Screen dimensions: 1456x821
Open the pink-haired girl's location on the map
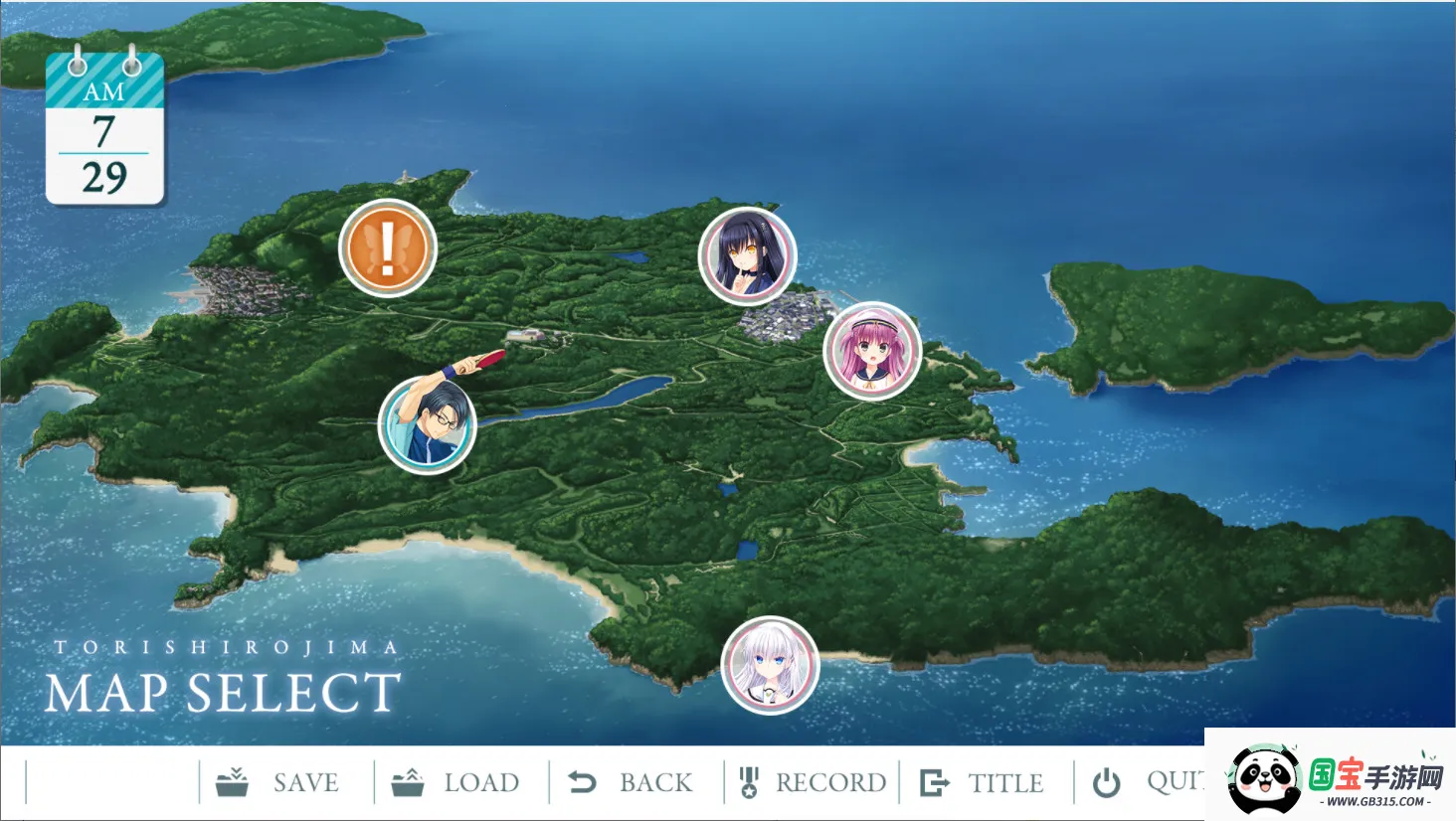tap(872, 352)
